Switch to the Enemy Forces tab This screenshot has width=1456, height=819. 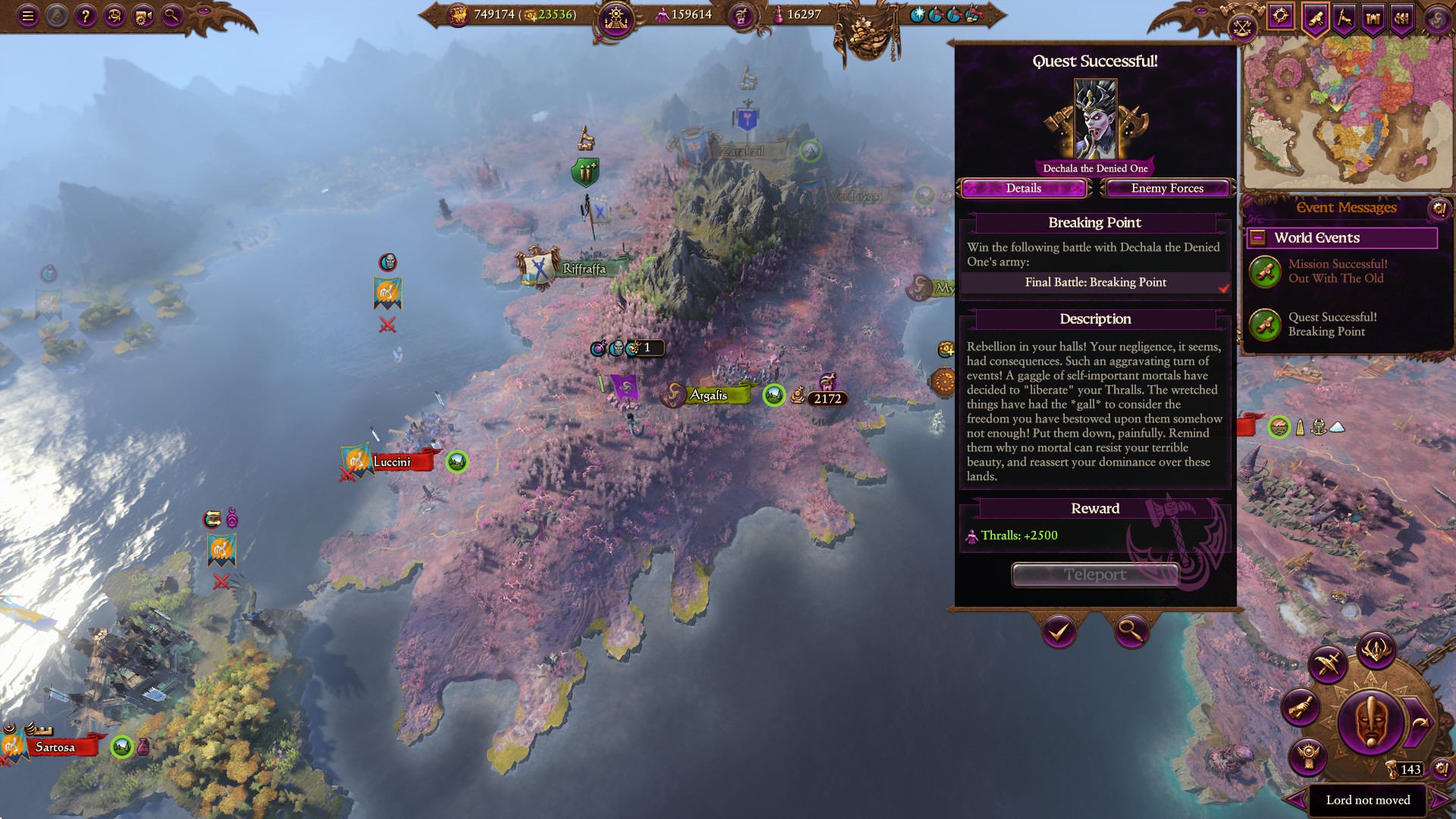(x=1167, y=188)
